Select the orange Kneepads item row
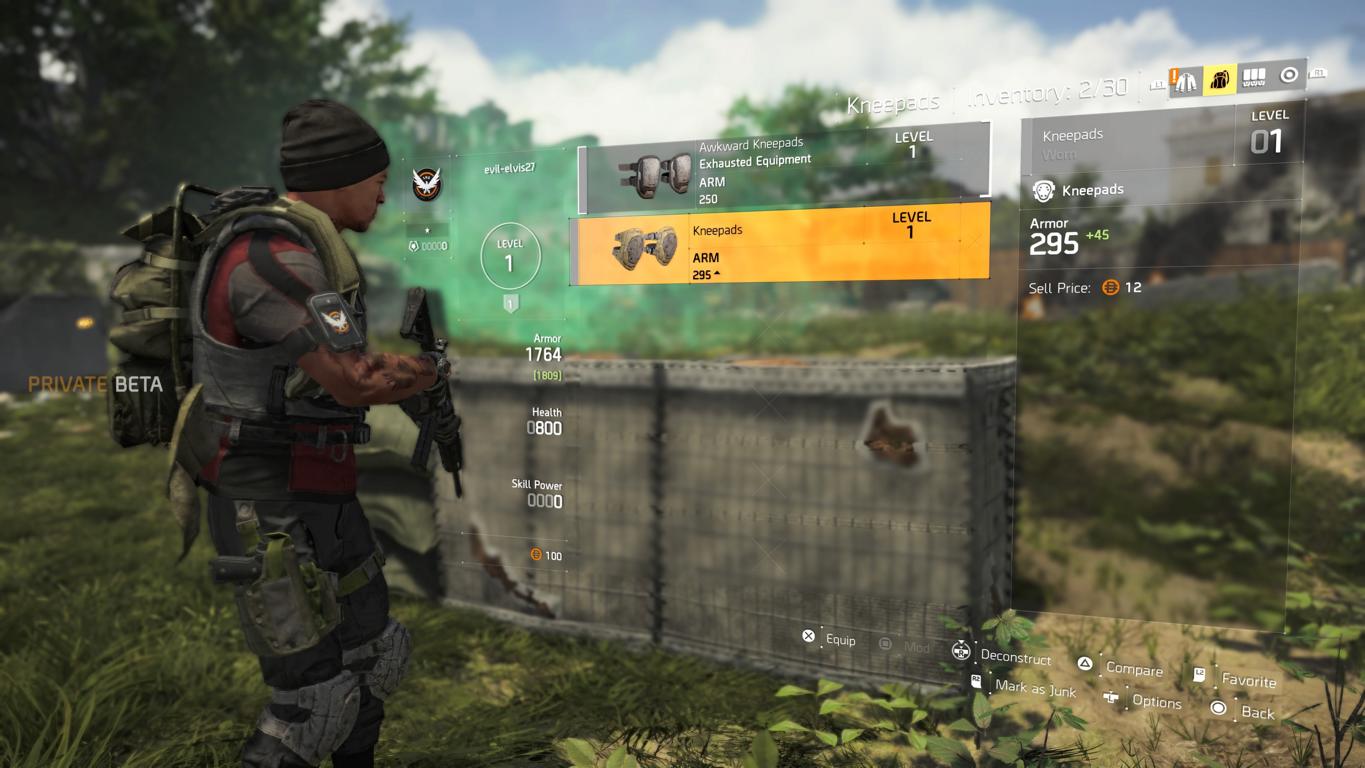 click(x=779, y=244)
